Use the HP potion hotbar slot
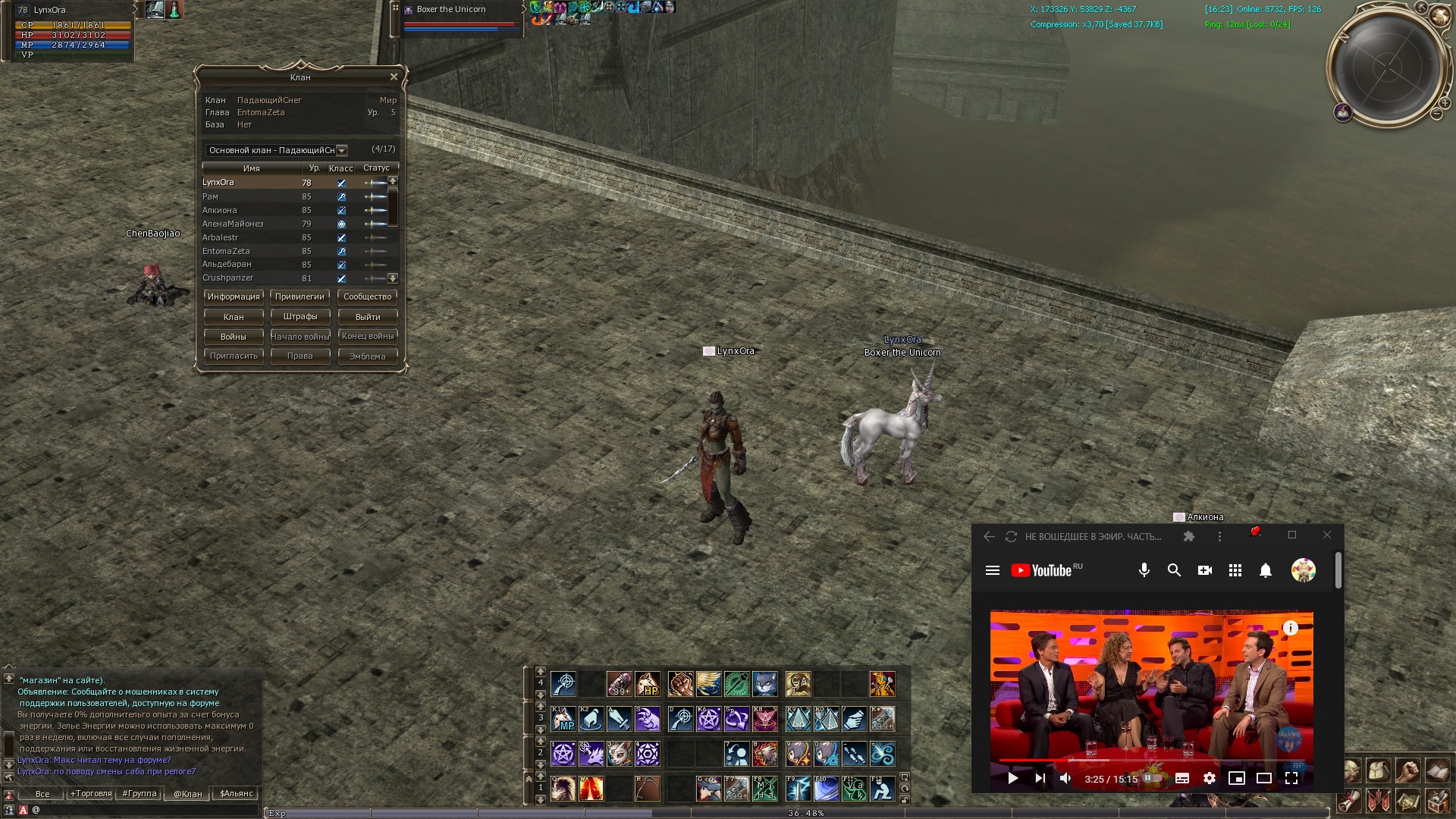The width and height of the screenshot is (1456, 819). (x=648, y=684)
